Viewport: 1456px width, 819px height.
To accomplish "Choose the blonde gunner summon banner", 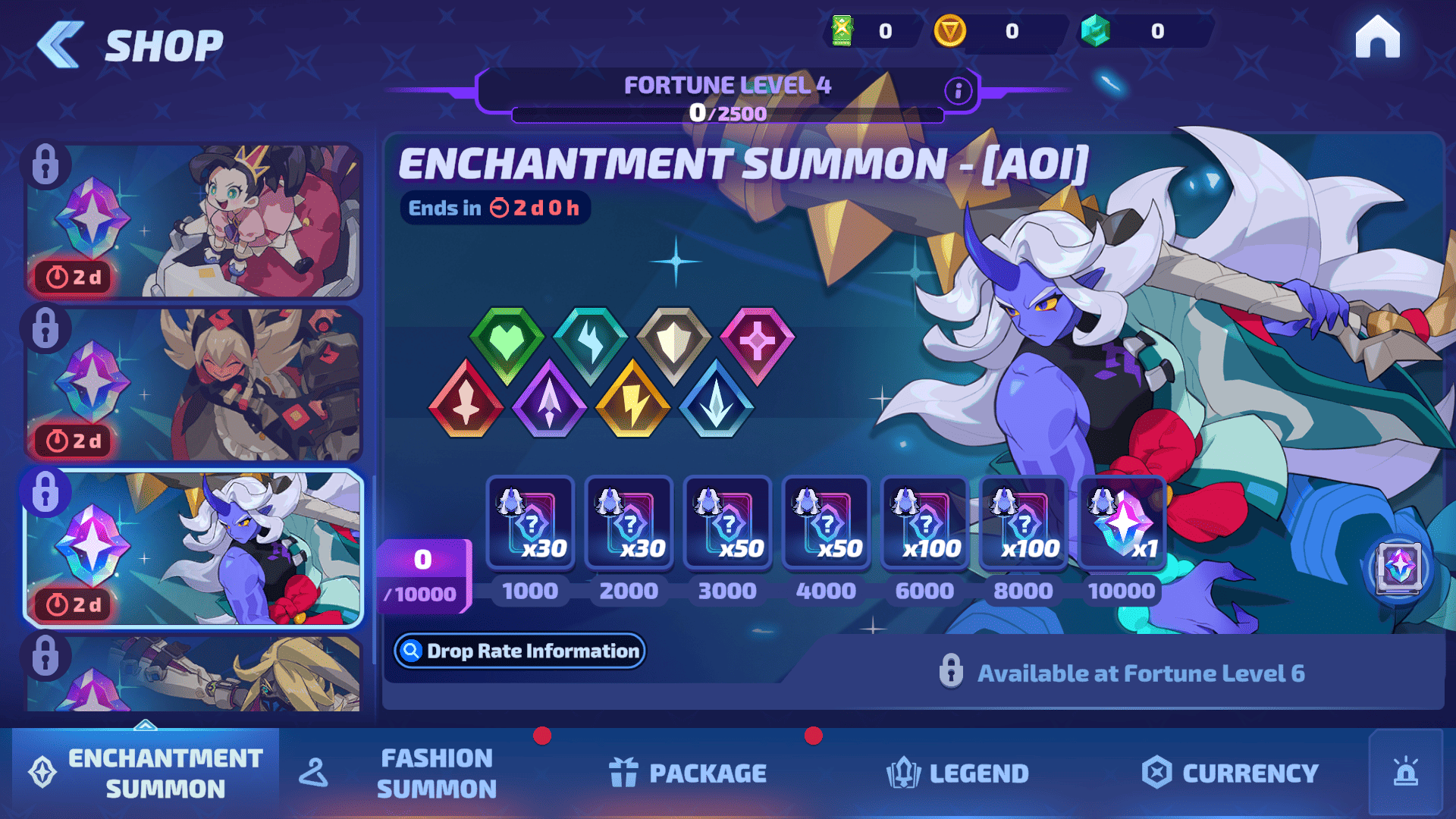I will pyautogui.click(x=193, y=384).
